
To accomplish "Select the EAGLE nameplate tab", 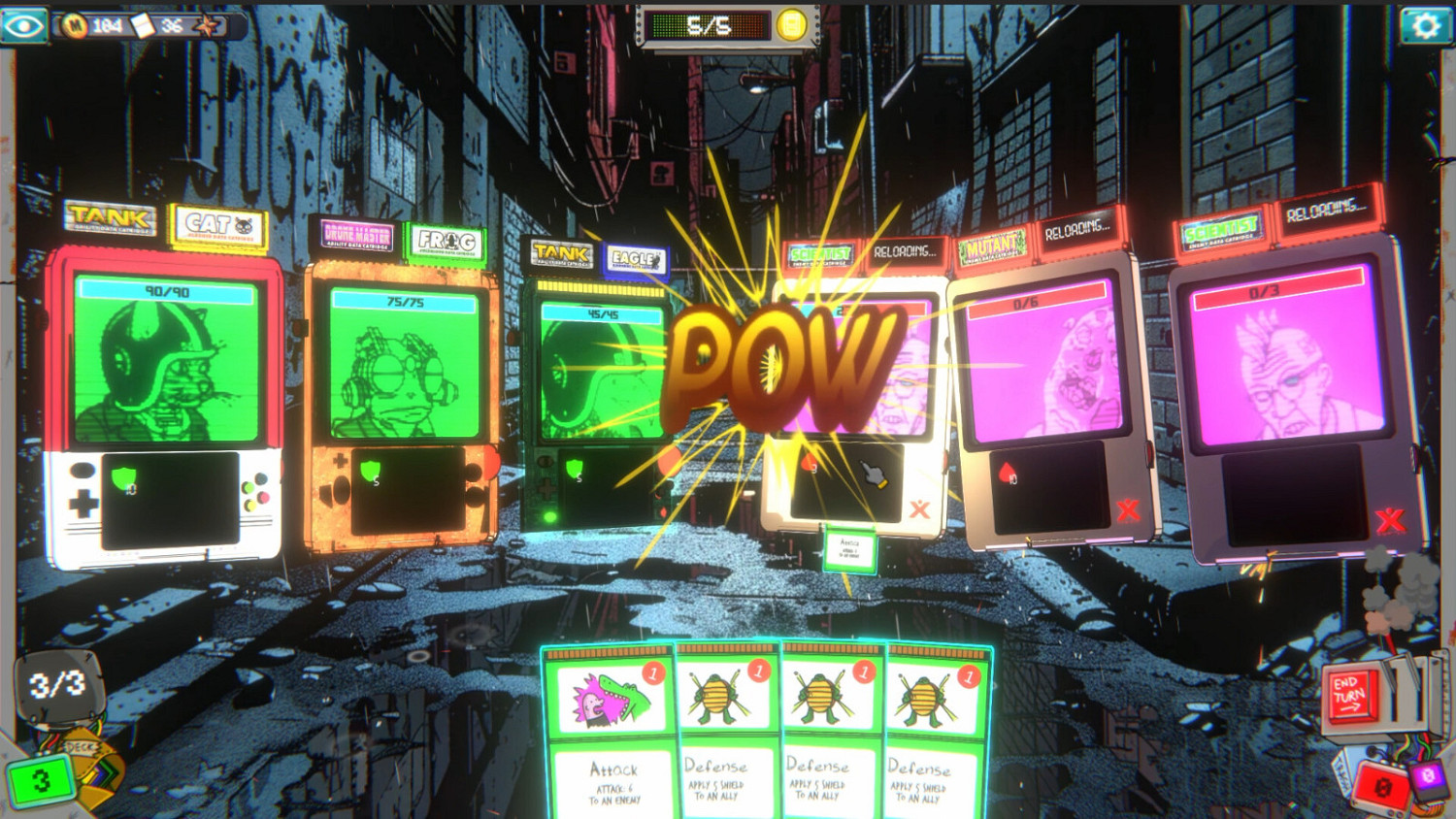I will (636, 259).
